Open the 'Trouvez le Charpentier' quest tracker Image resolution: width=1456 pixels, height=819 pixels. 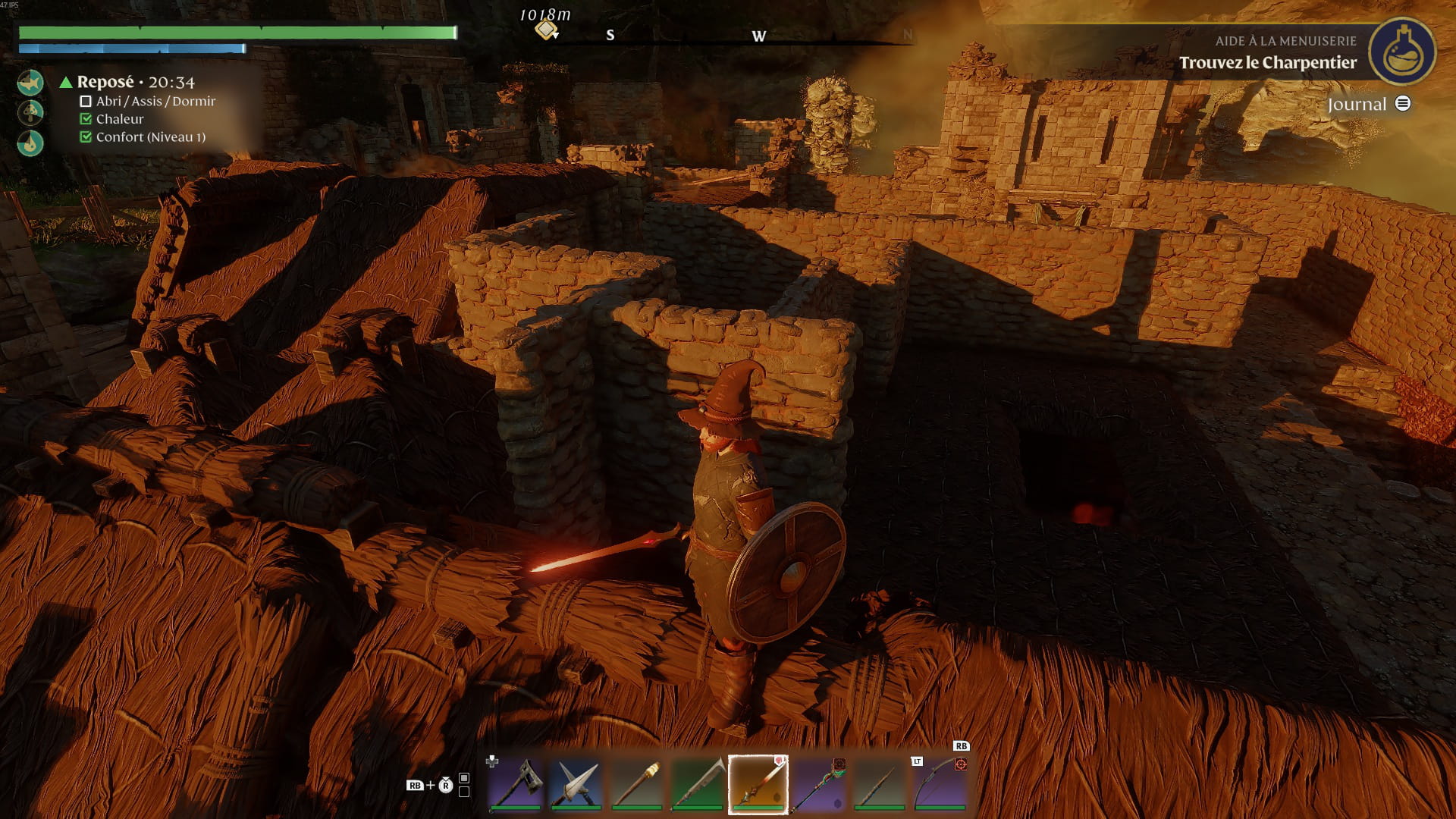click(x=1267, y=63)
